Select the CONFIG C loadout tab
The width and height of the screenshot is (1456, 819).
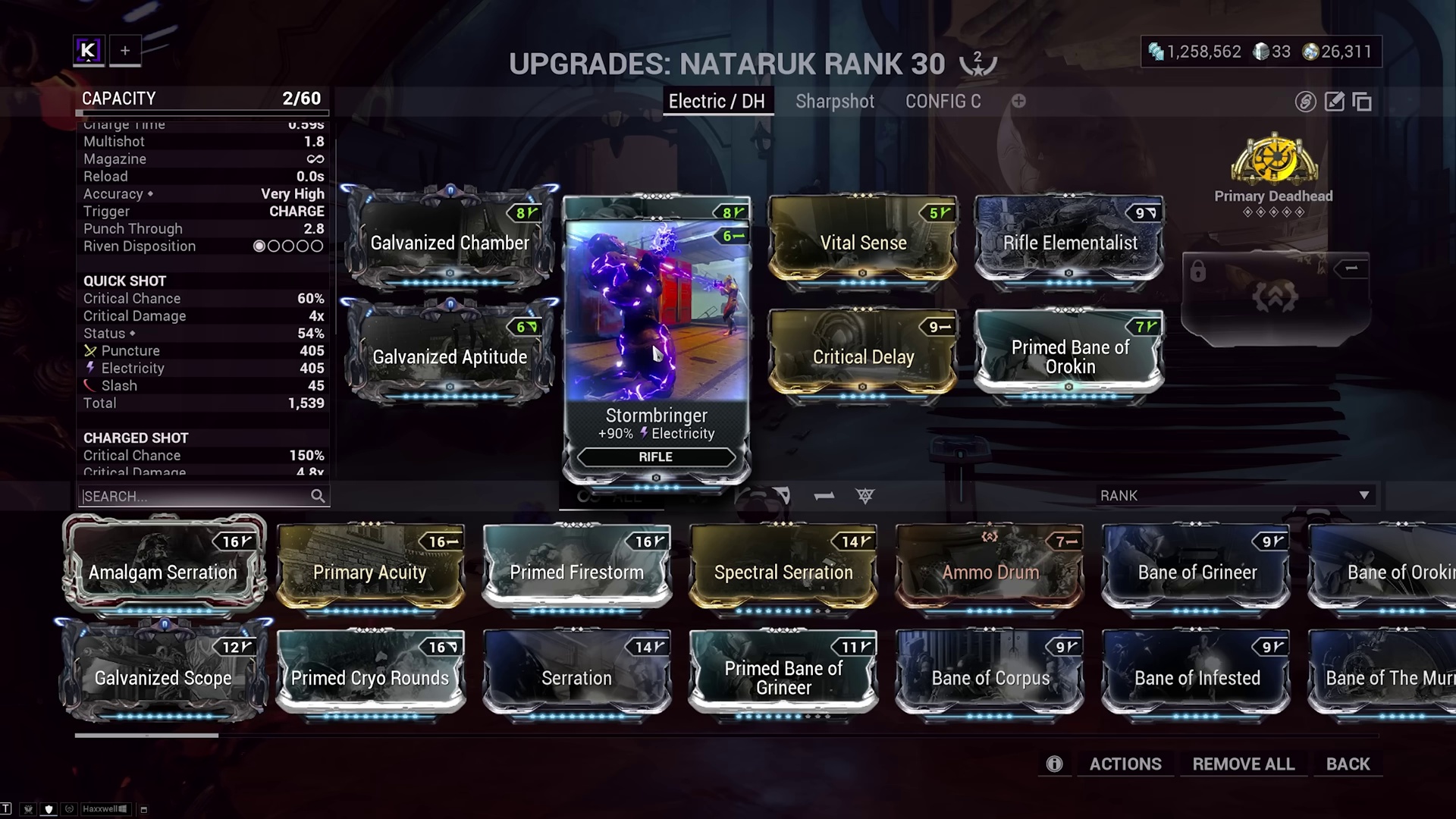pos(943,102)
